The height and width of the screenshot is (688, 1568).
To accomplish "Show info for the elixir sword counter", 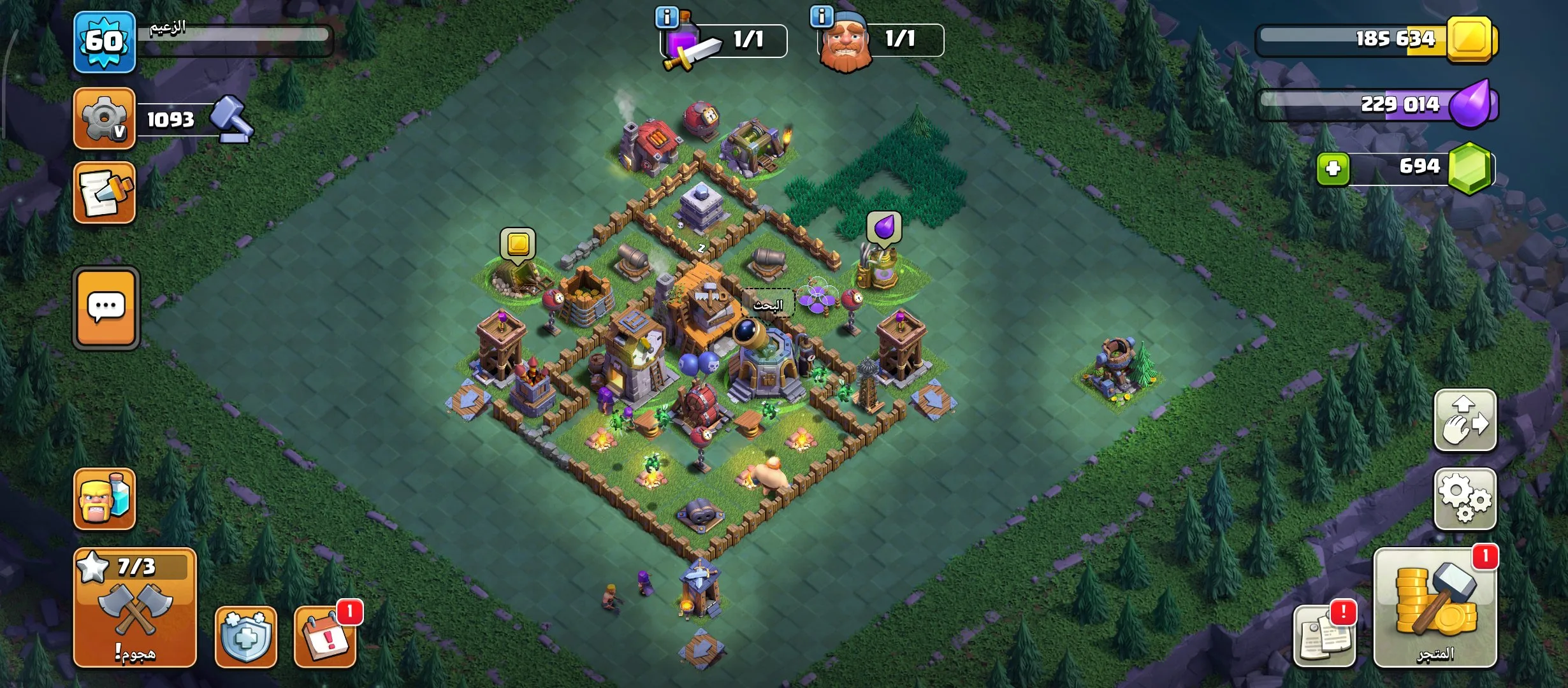I will [x=667, y=17].
